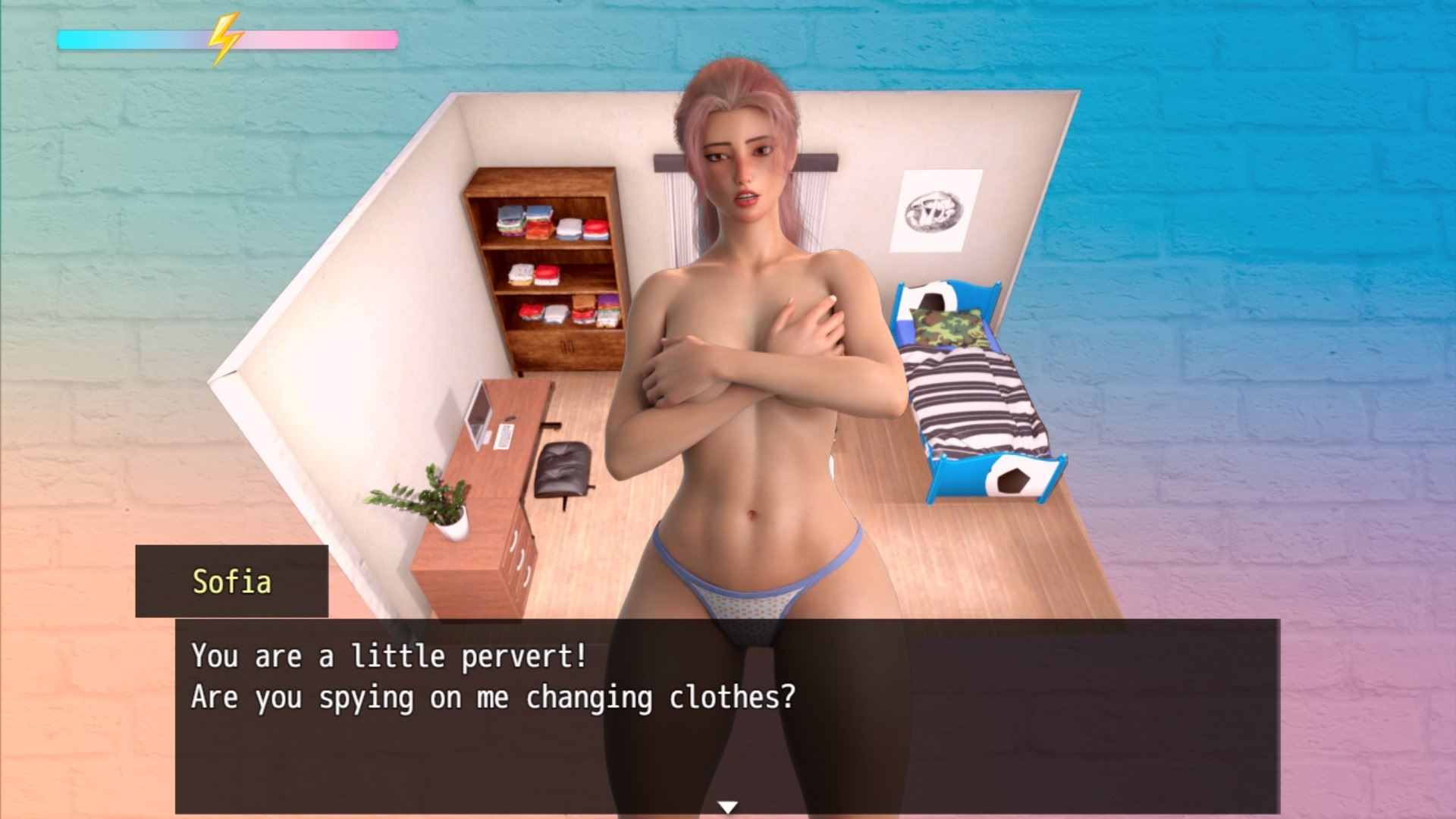Click the dialogue continue arrow

click(727, 808)
